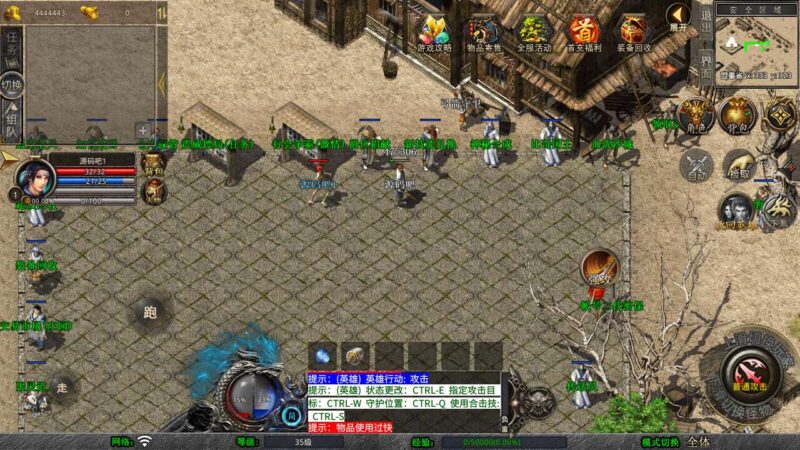Open the 首充福利 first recharge bonus

tap(582, 32)
